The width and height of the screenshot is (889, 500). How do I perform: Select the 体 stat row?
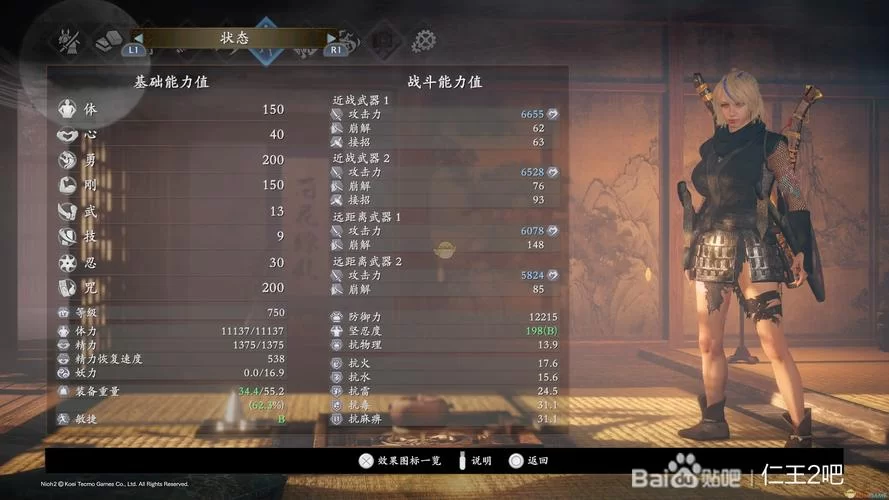tap(172, 109)
